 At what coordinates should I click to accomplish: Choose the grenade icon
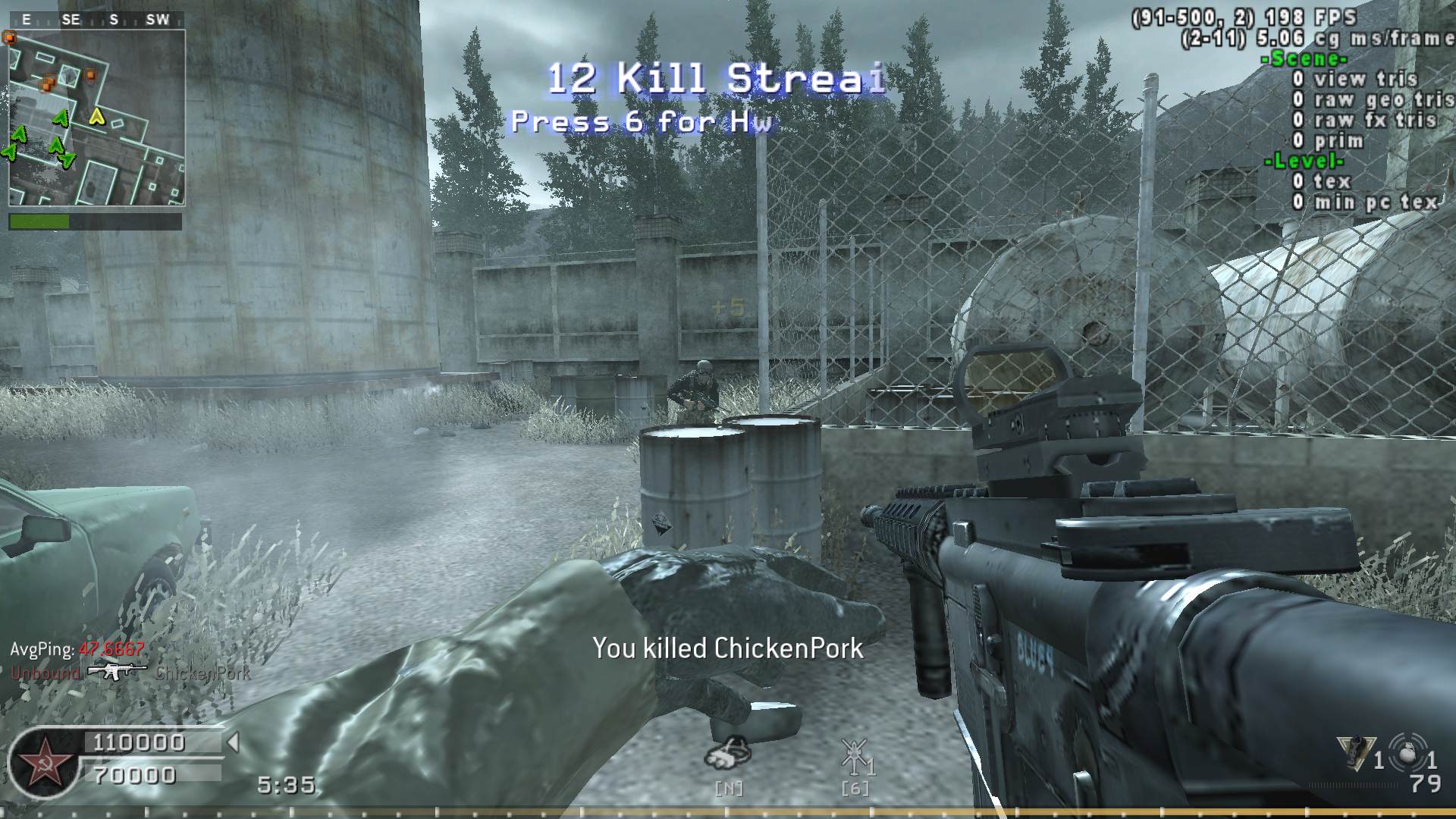click(1407, 751)
